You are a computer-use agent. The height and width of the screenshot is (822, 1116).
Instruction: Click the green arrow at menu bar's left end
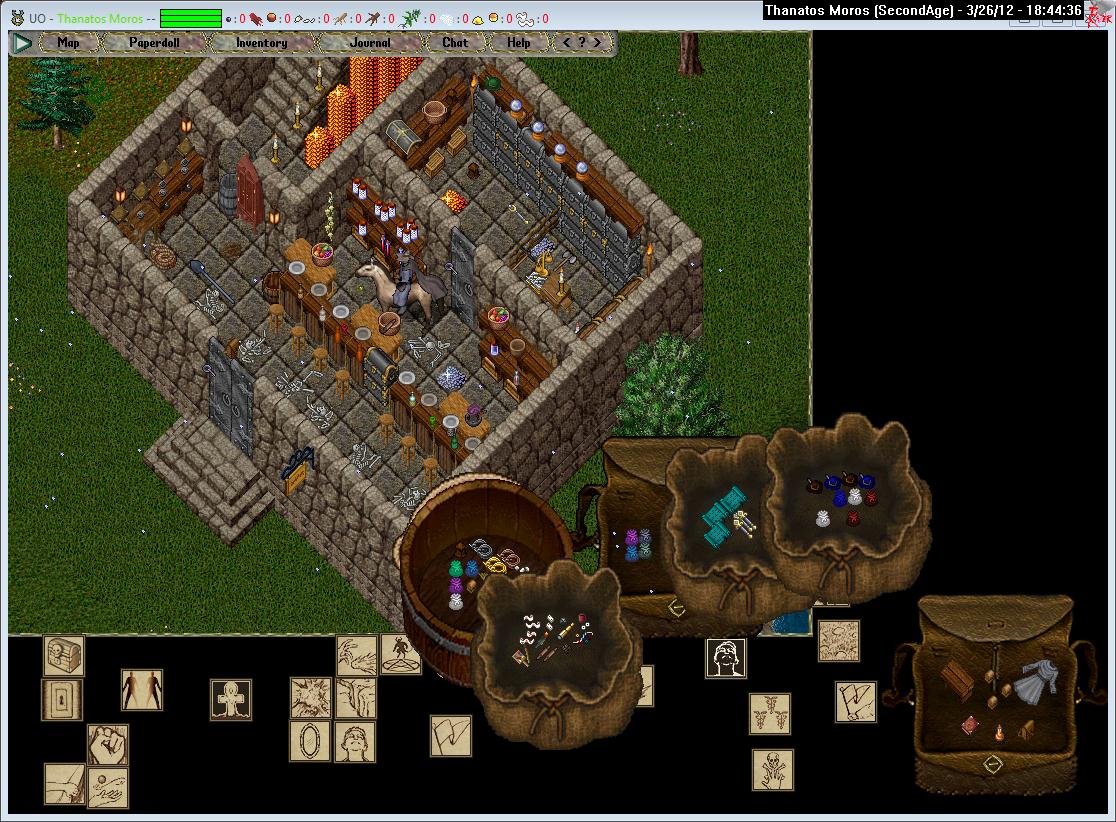(22, 43)
